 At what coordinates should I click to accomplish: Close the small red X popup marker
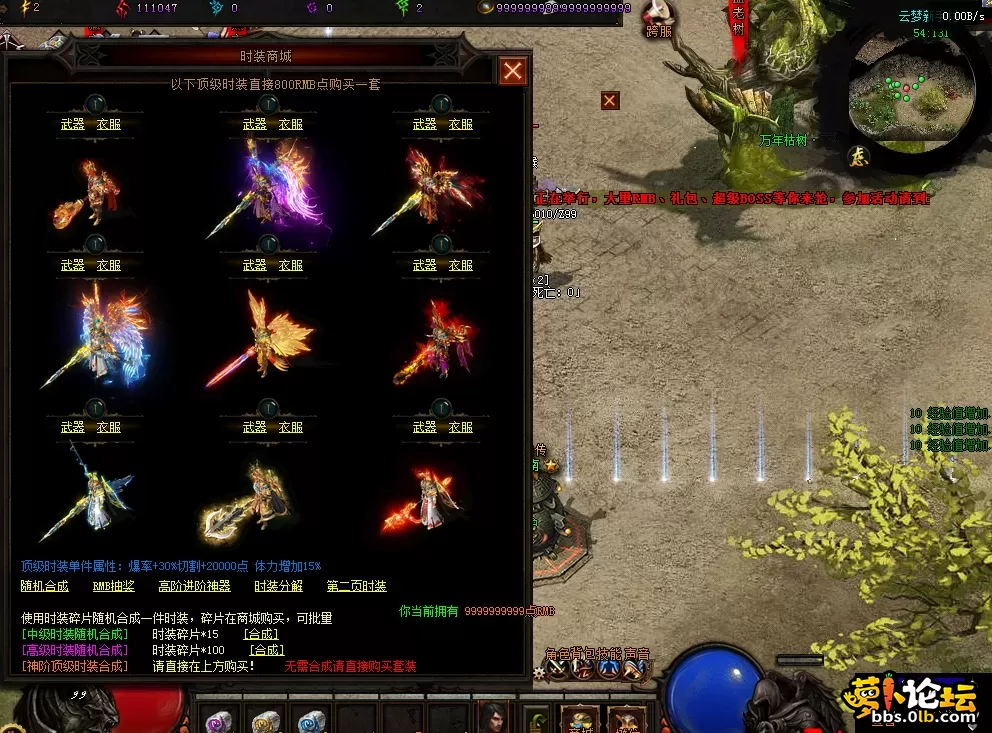[610, 100]
